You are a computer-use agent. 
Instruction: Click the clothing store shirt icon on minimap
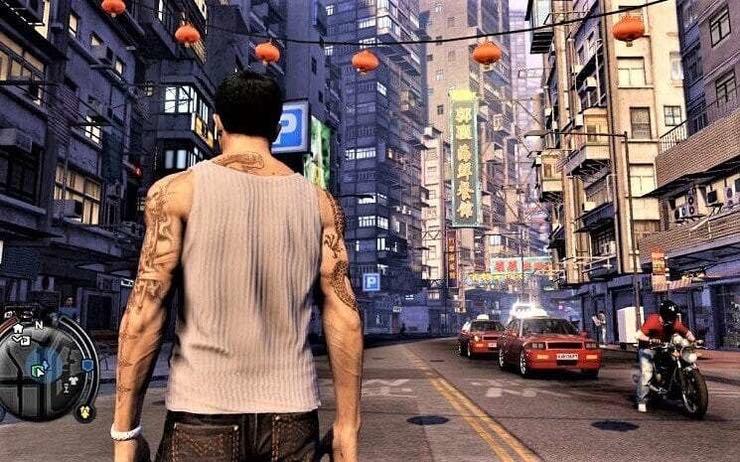tap(74, 379)
